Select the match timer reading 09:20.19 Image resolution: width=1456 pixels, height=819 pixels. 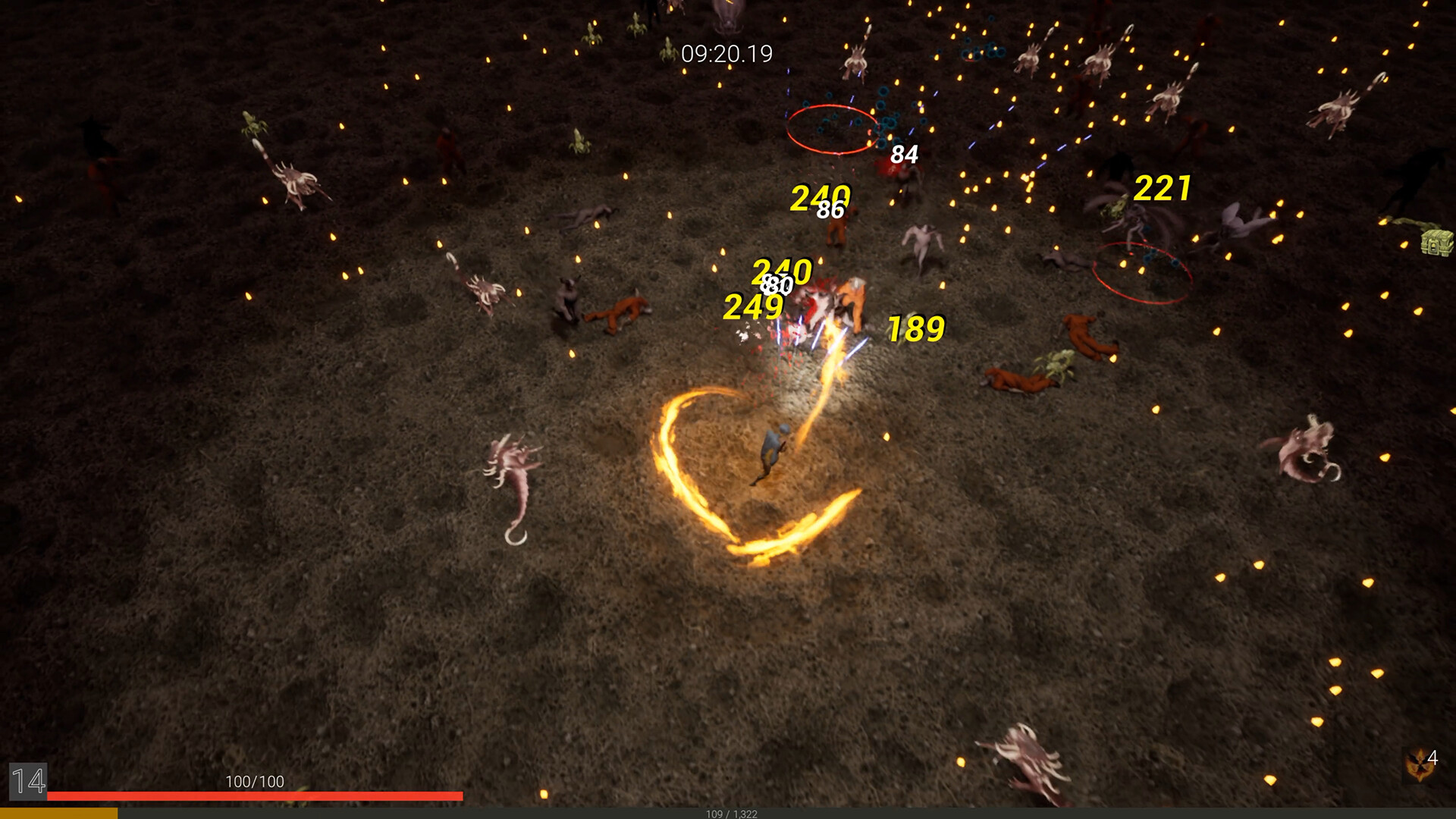click(x=726, y=53)
